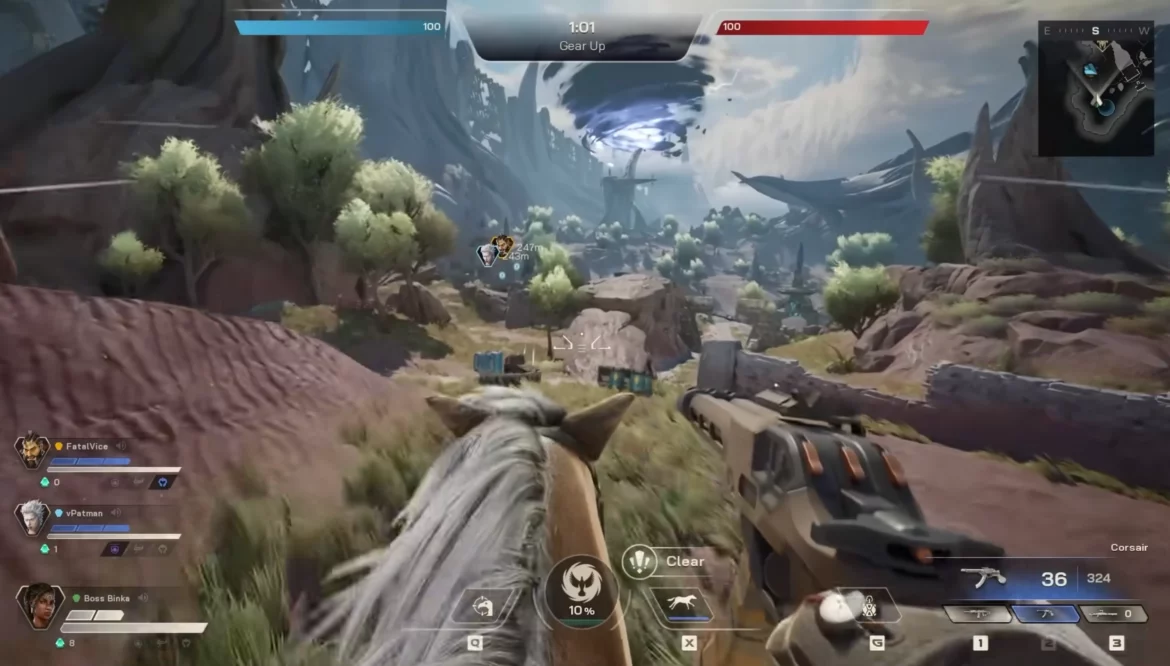
Task: Toggle FatalVice's voice speaker icon
Action: (121, 446)
